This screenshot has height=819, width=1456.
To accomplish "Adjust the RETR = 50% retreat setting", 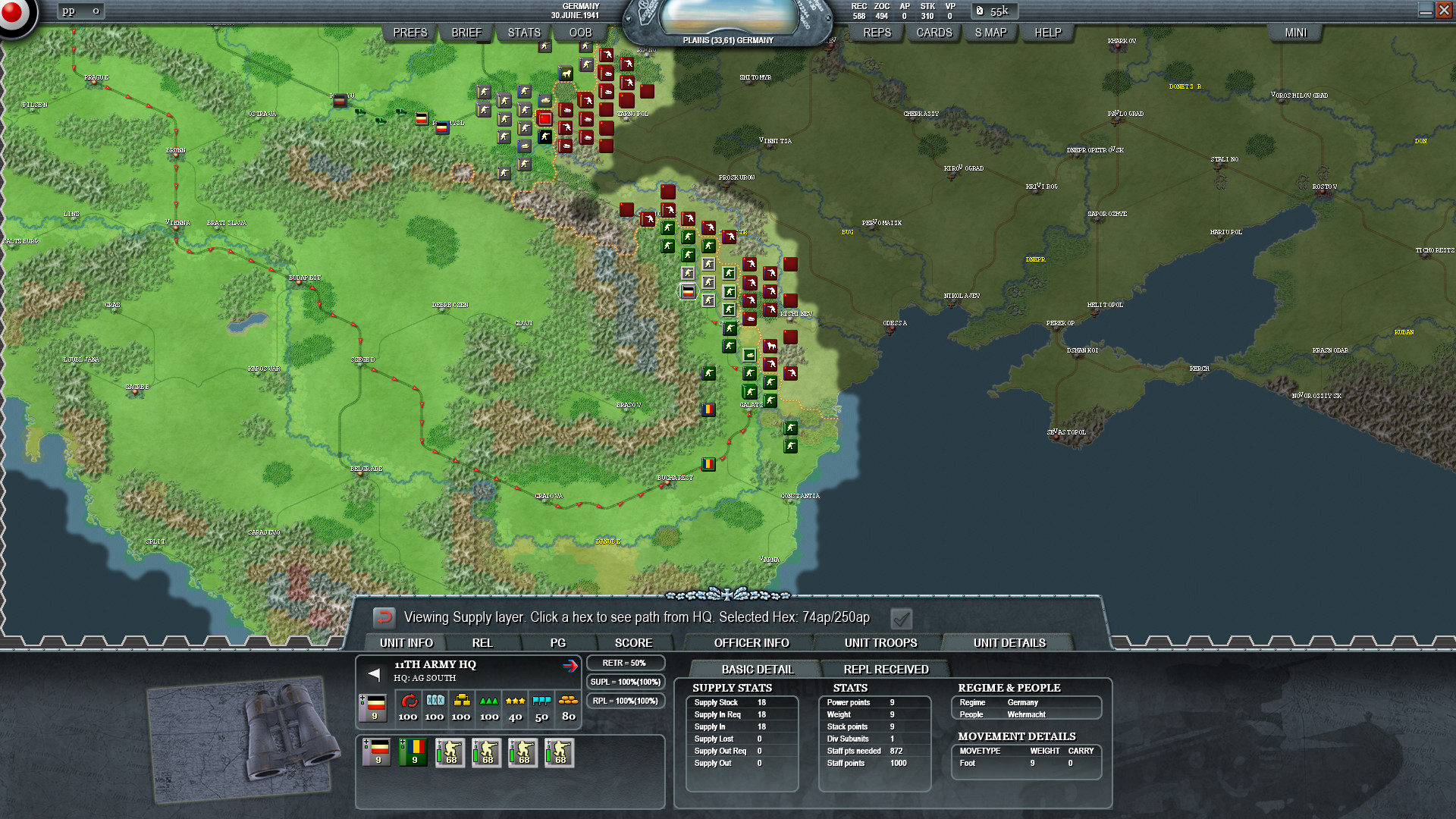I will pos(625,662).
